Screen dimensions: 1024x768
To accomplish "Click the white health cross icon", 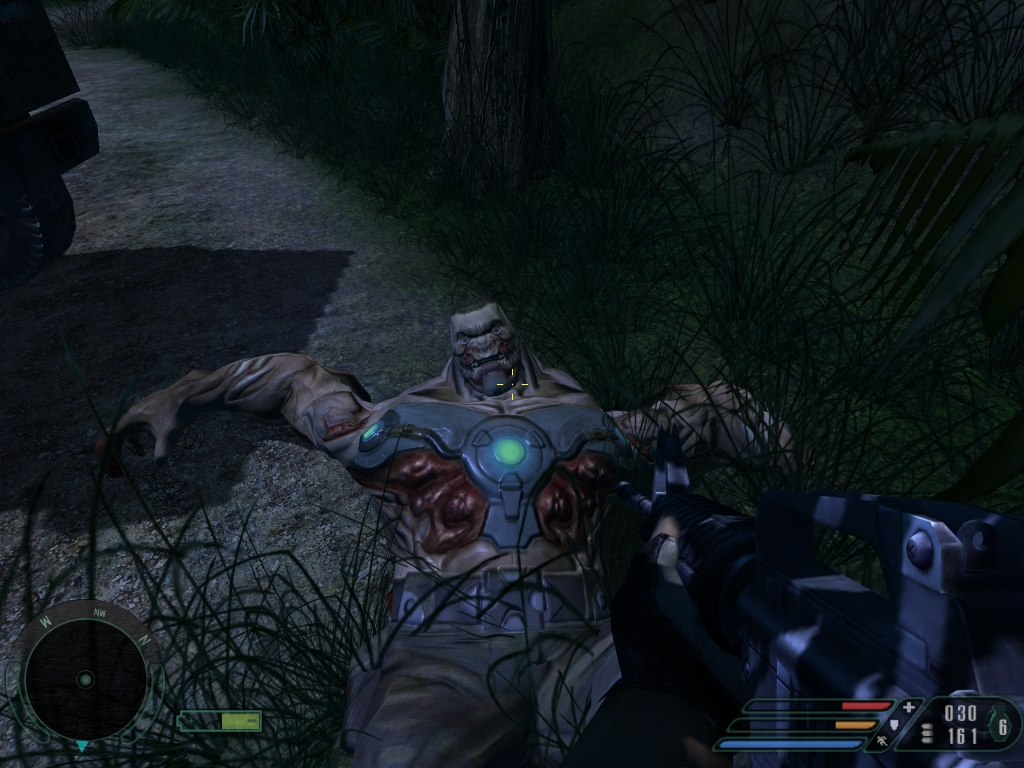I will [908, 708].
